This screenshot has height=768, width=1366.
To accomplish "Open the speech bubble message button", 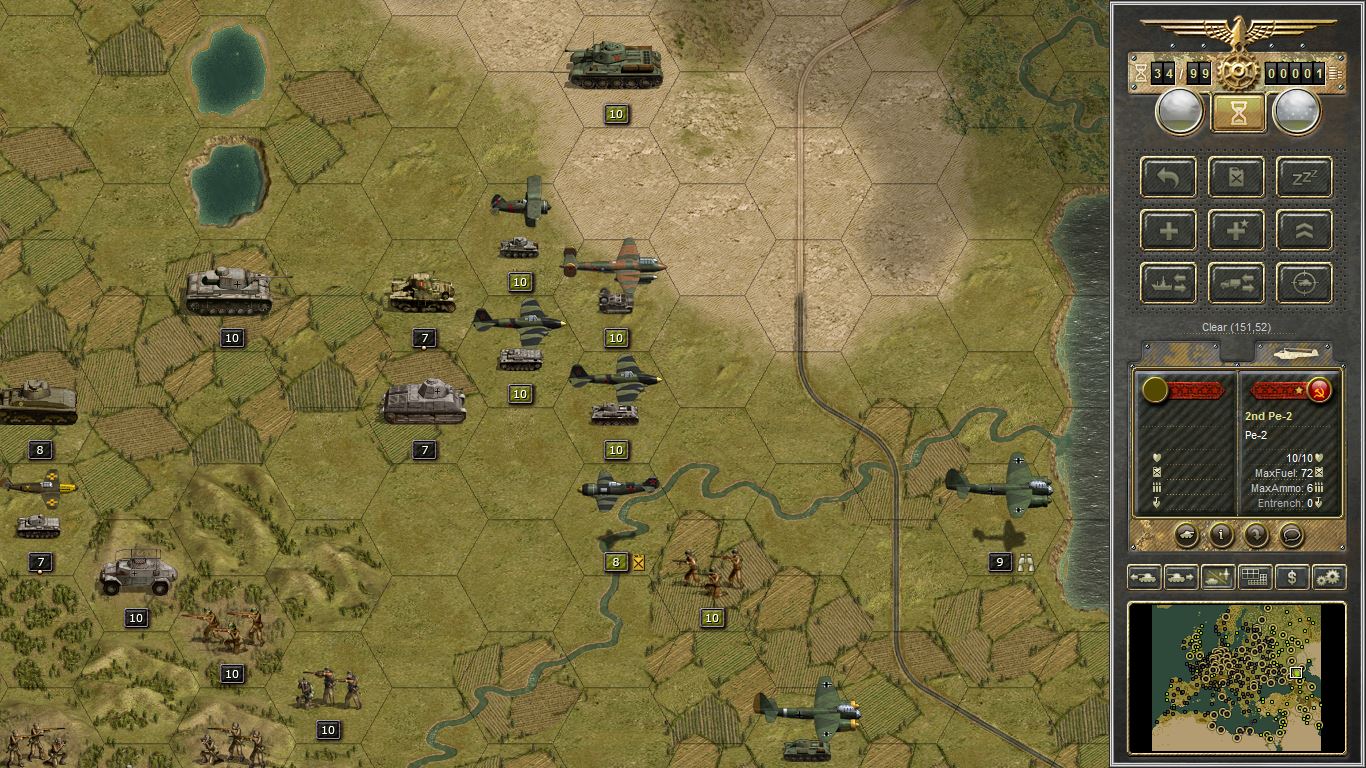I will pyautogui.click(x=1291, y=535).
